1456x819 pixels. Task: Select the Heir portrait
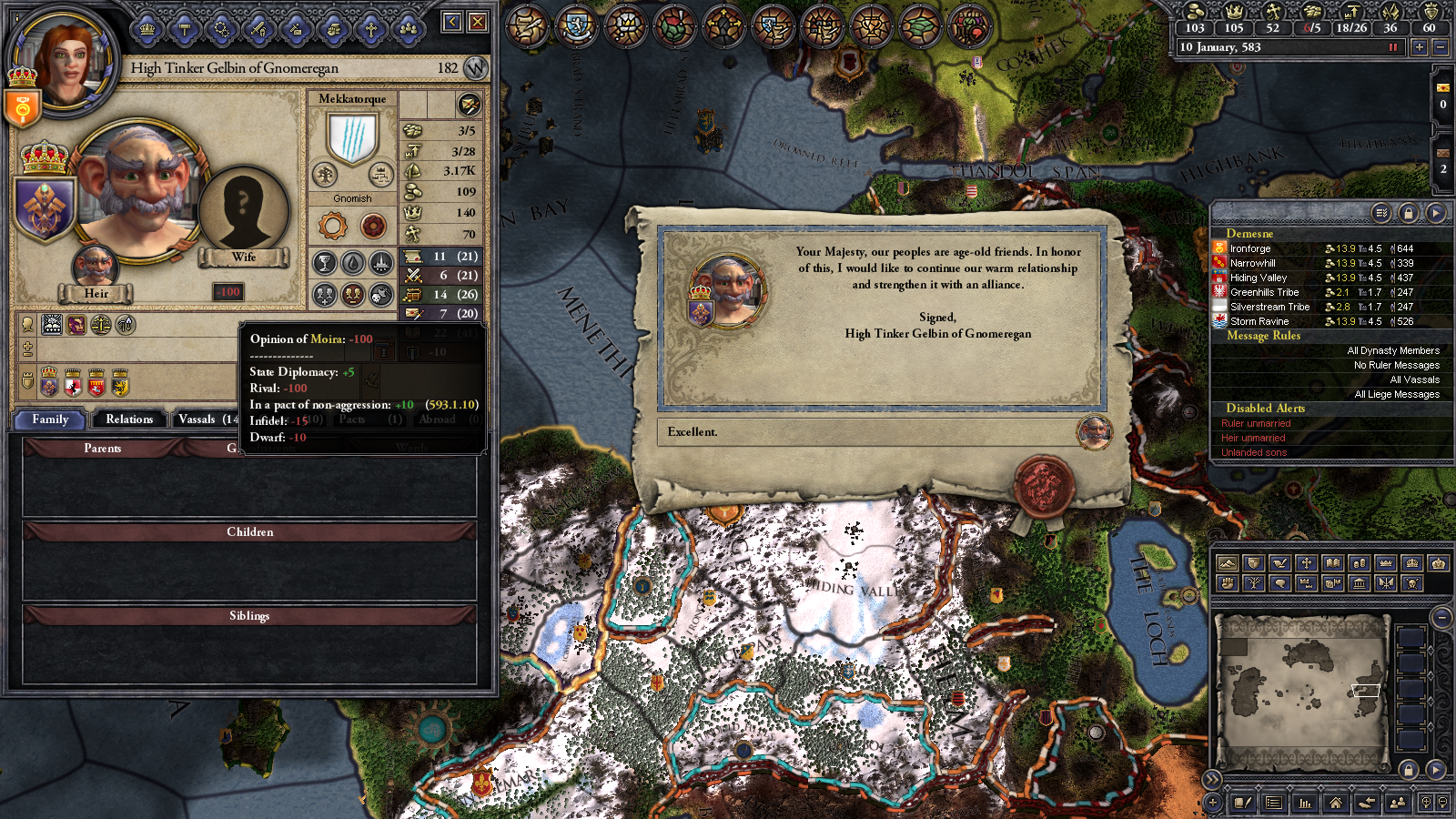95,268
